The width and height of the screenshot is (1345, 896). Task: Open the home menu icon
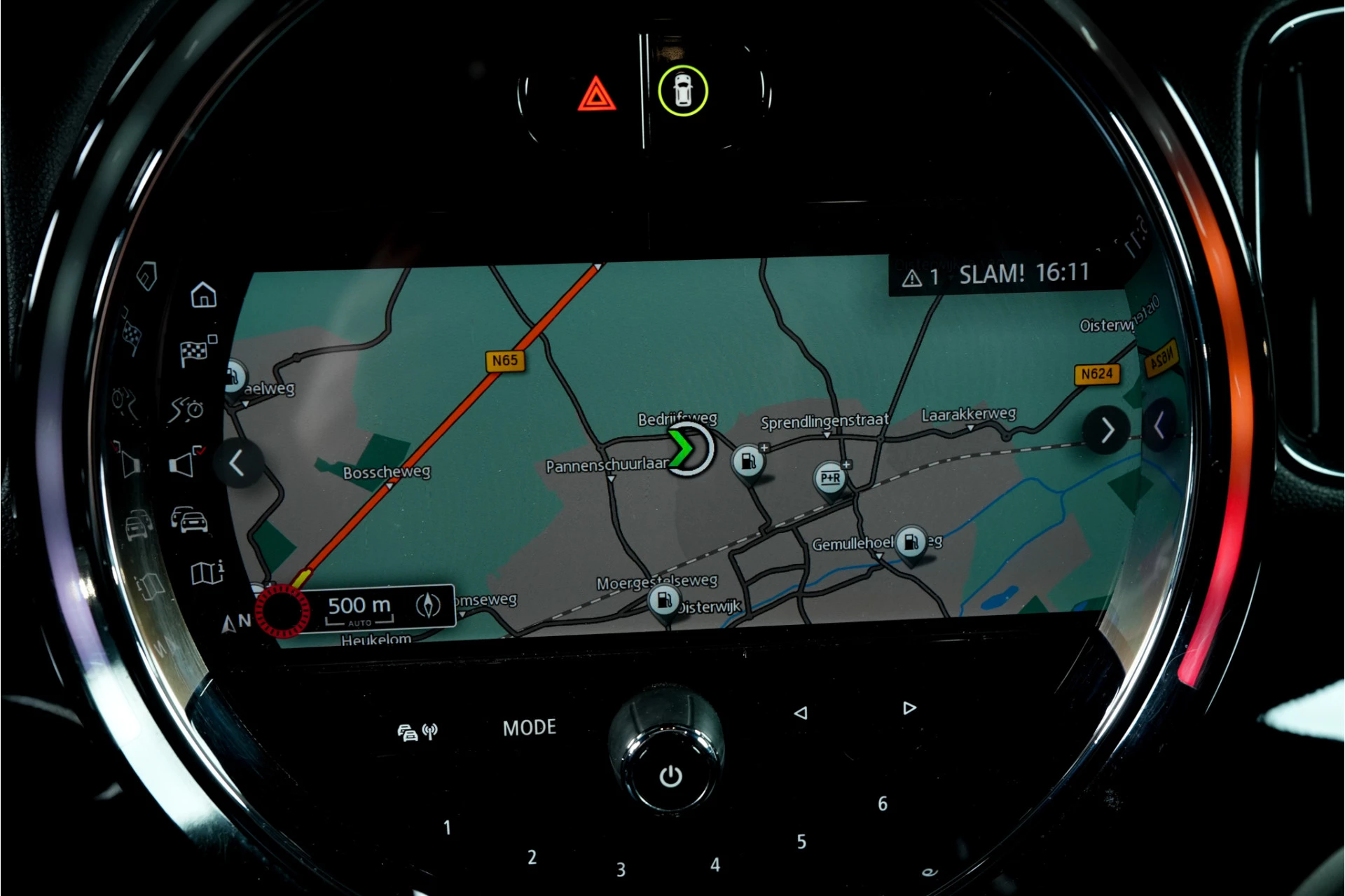(203, 295)
